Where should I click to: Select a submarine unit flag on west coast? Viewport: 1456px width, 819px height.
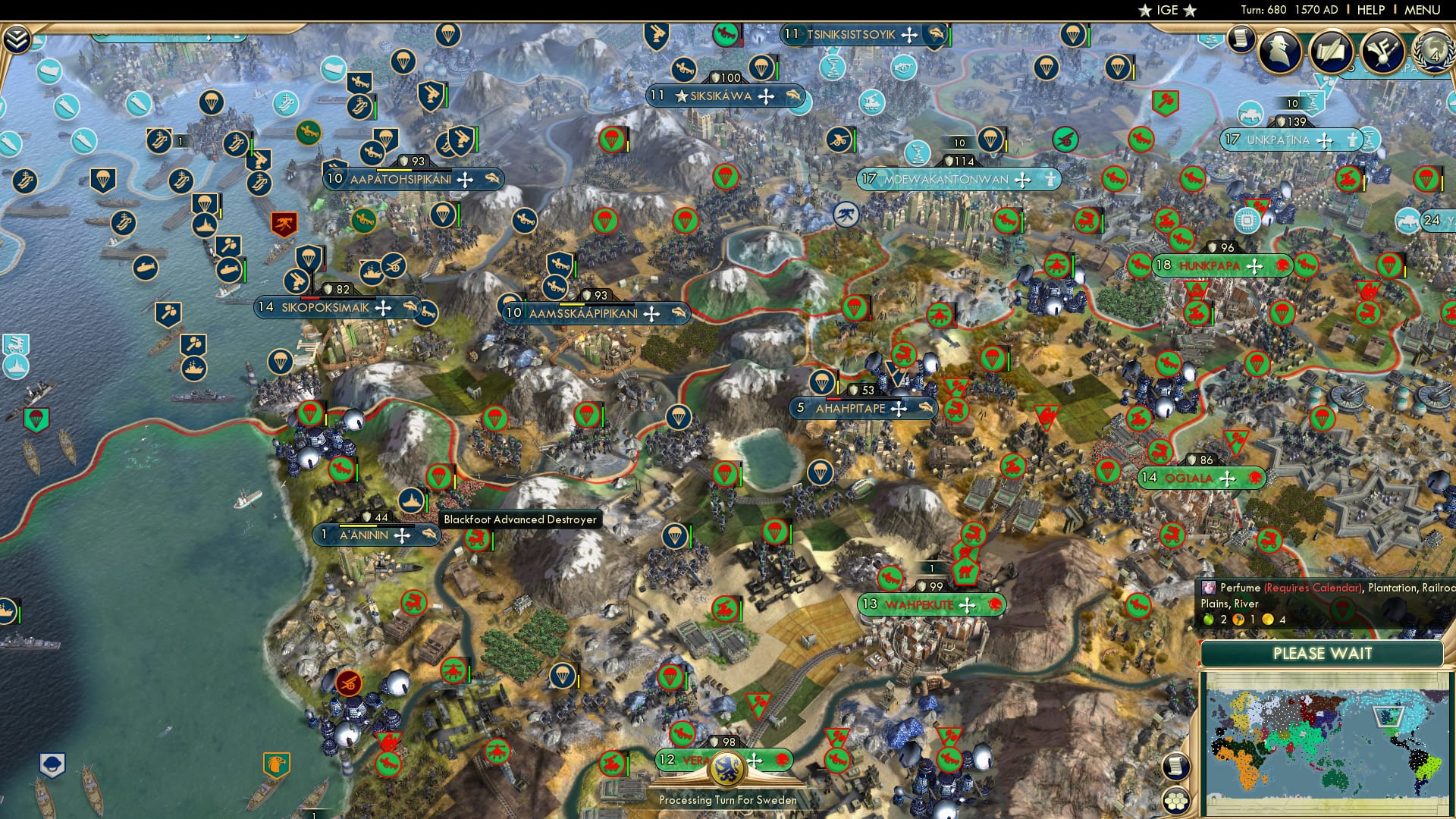click(x=146, y=267)
